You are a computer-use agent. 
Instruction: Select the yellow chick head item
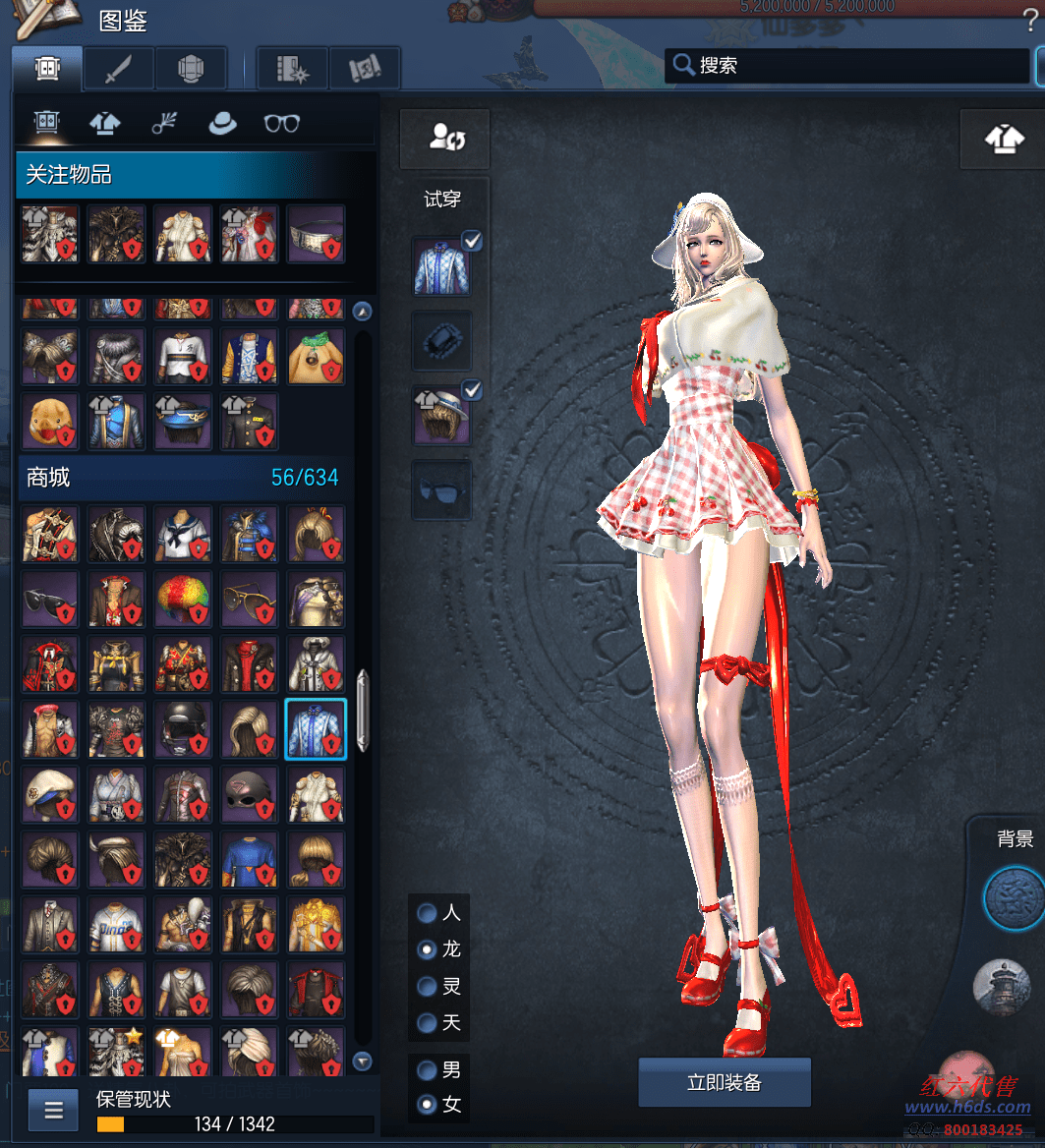pos(49,421)
